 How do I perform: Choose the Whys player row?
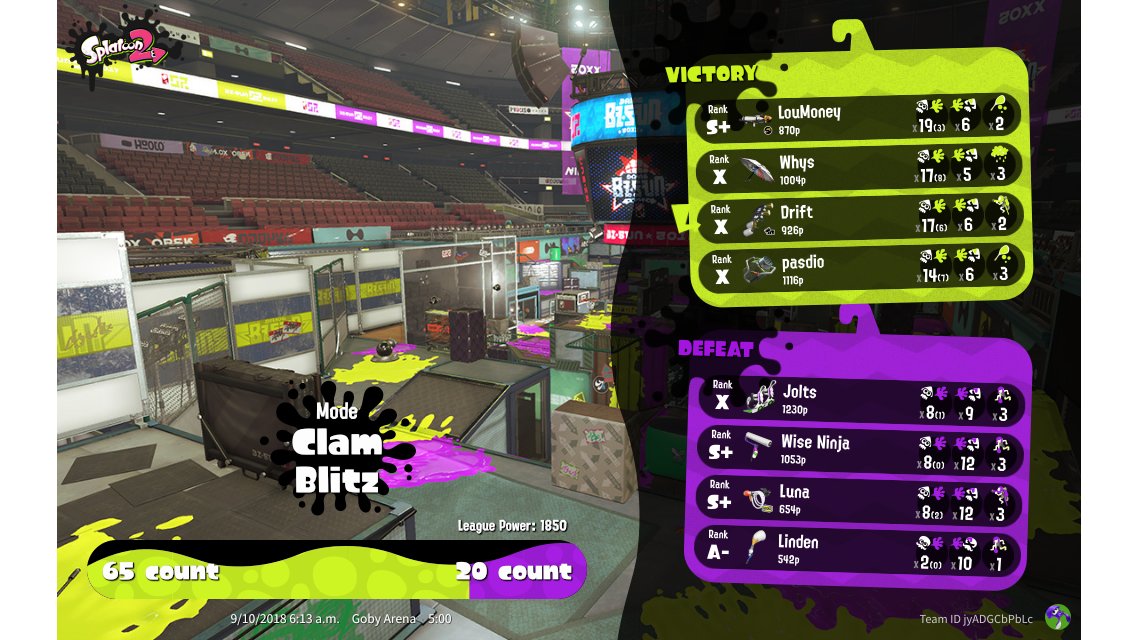[856, 167]
